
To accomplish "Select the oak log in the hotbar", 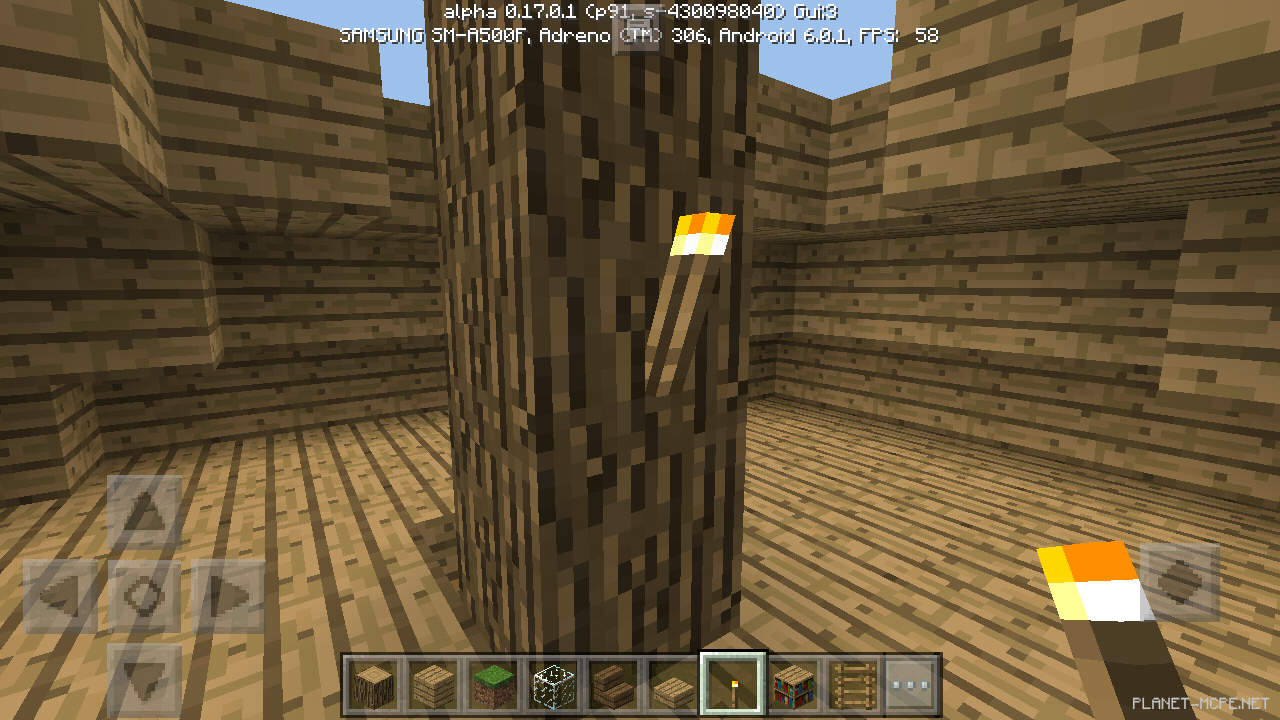I will coord(373,684).
